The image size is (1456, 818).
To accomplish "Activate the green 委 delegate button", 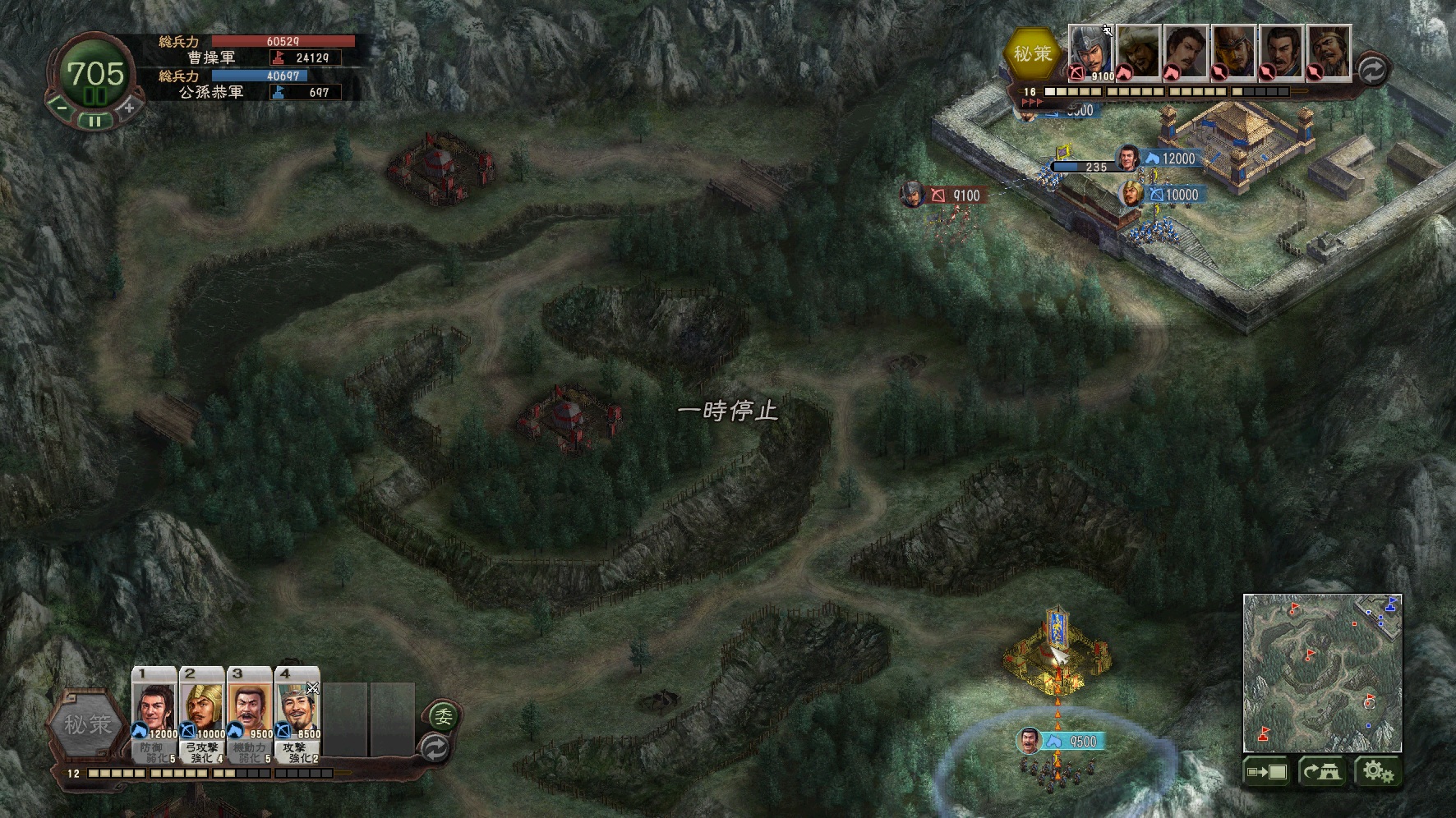I will [x=442, y=716].
